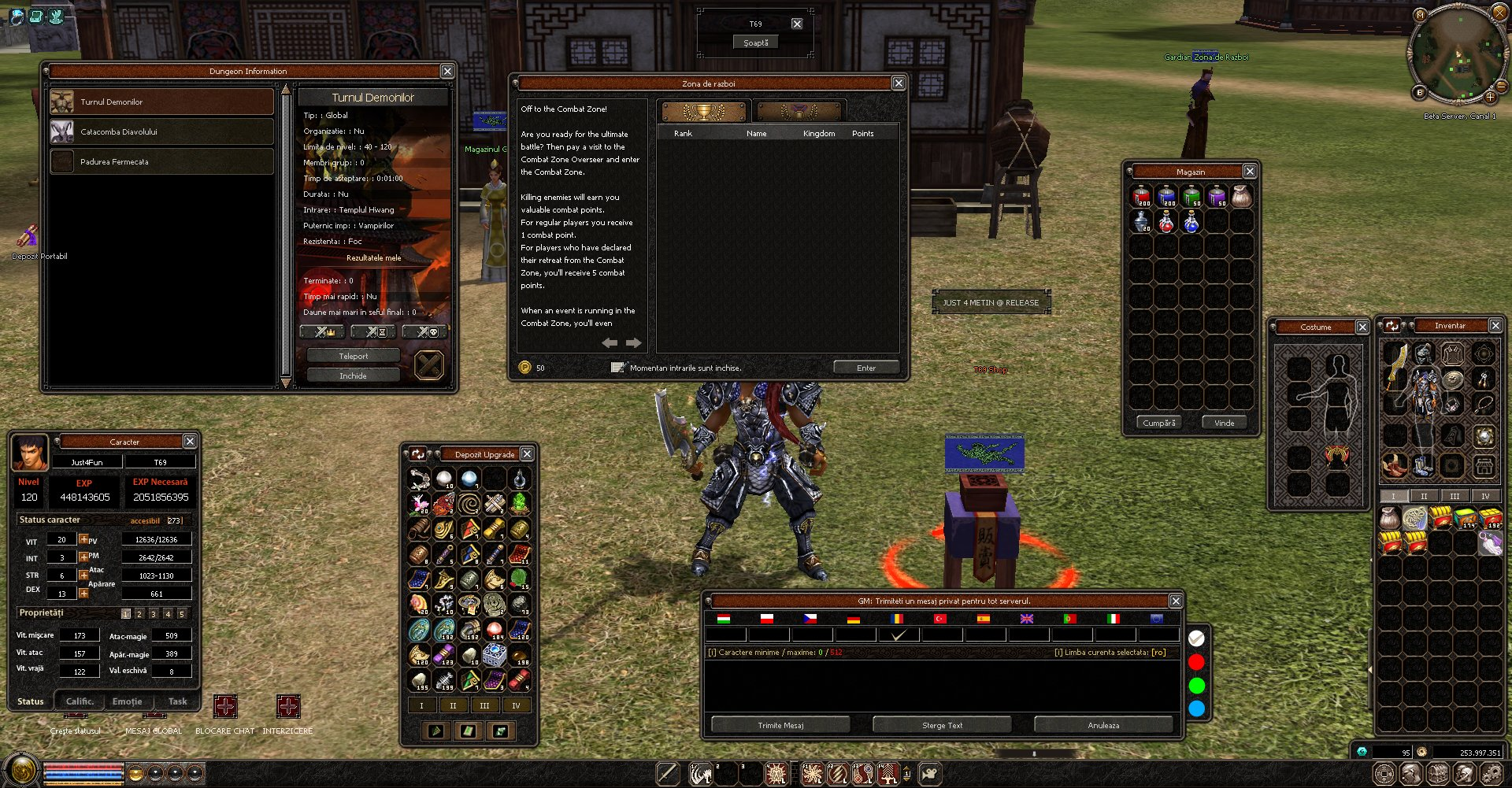Close the Costume window
The height and width of the screenshot is (788, 1512).
[1362, 327]
